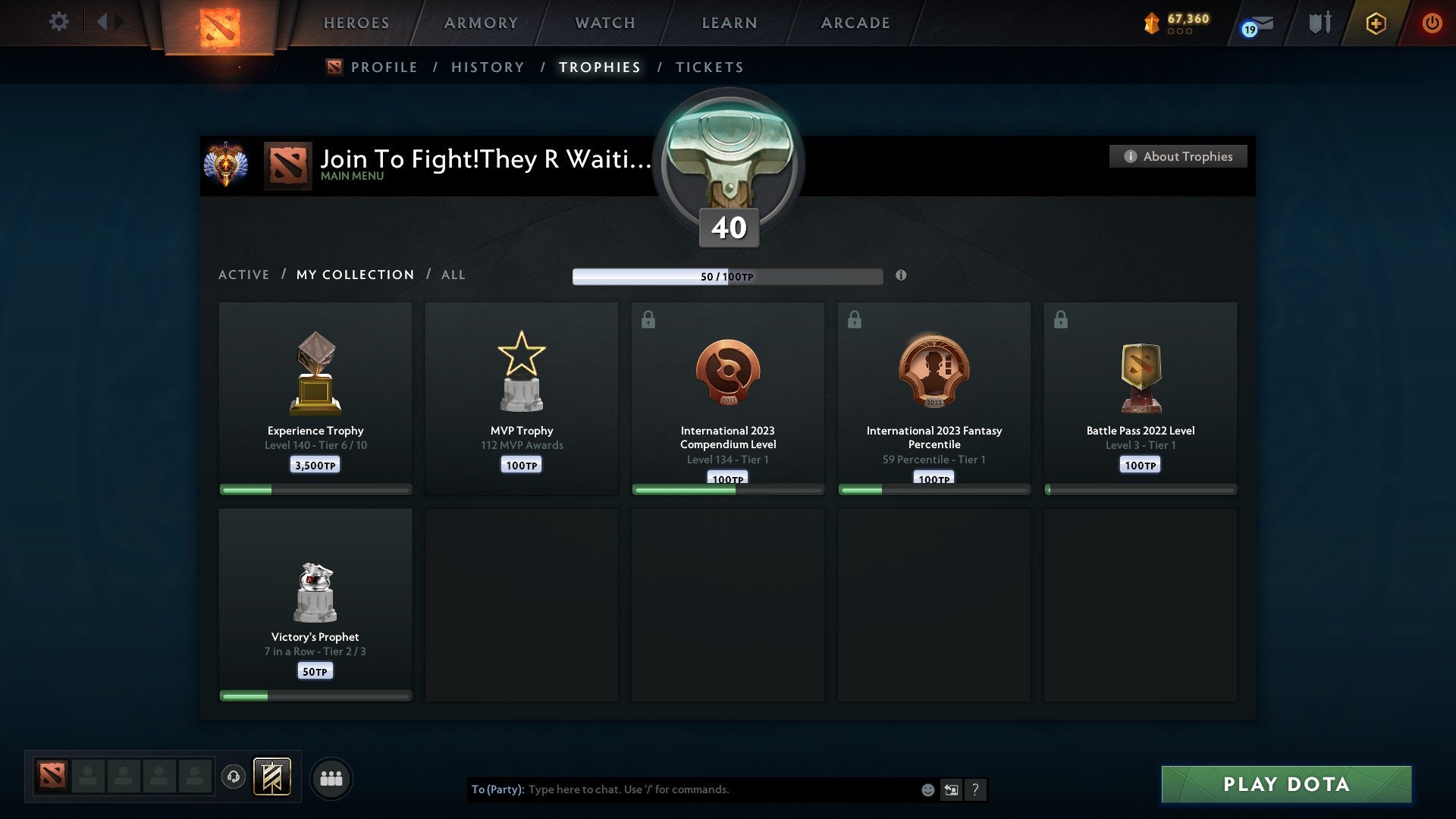Screen dimensions: 1456x819
Task: Switch to the ACTIVE trophies filter
Action: coord(244,275)
